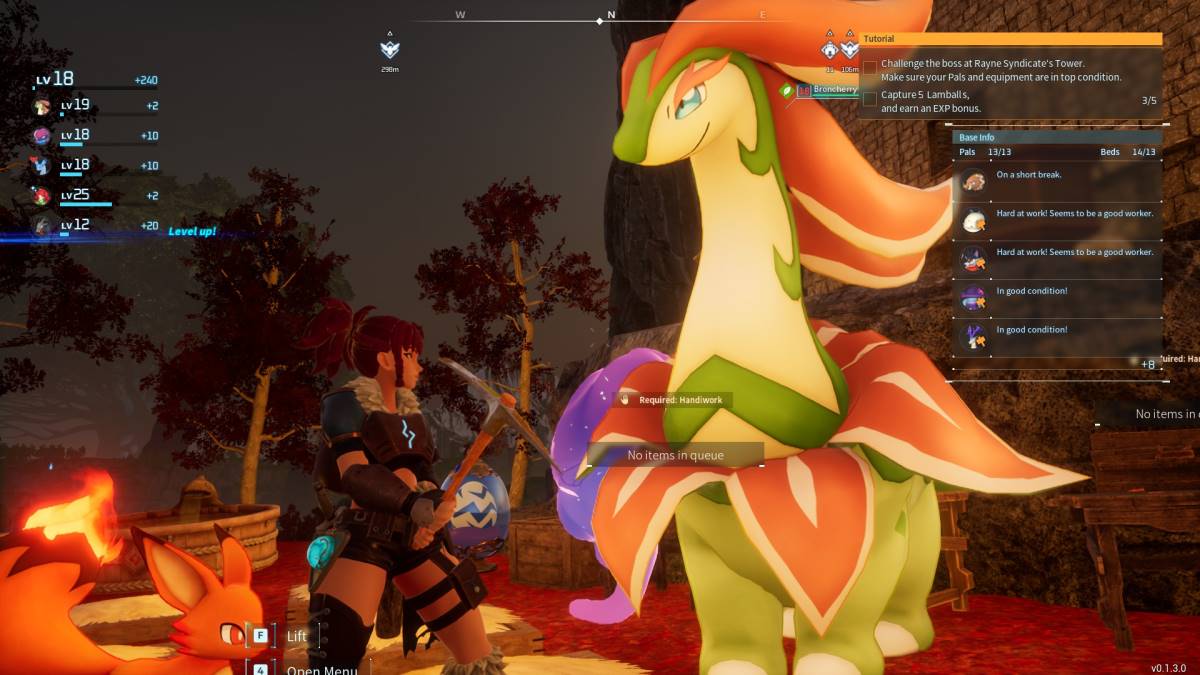
Task: Select the level 25 party pal
Action: click(x=43, y=195)
